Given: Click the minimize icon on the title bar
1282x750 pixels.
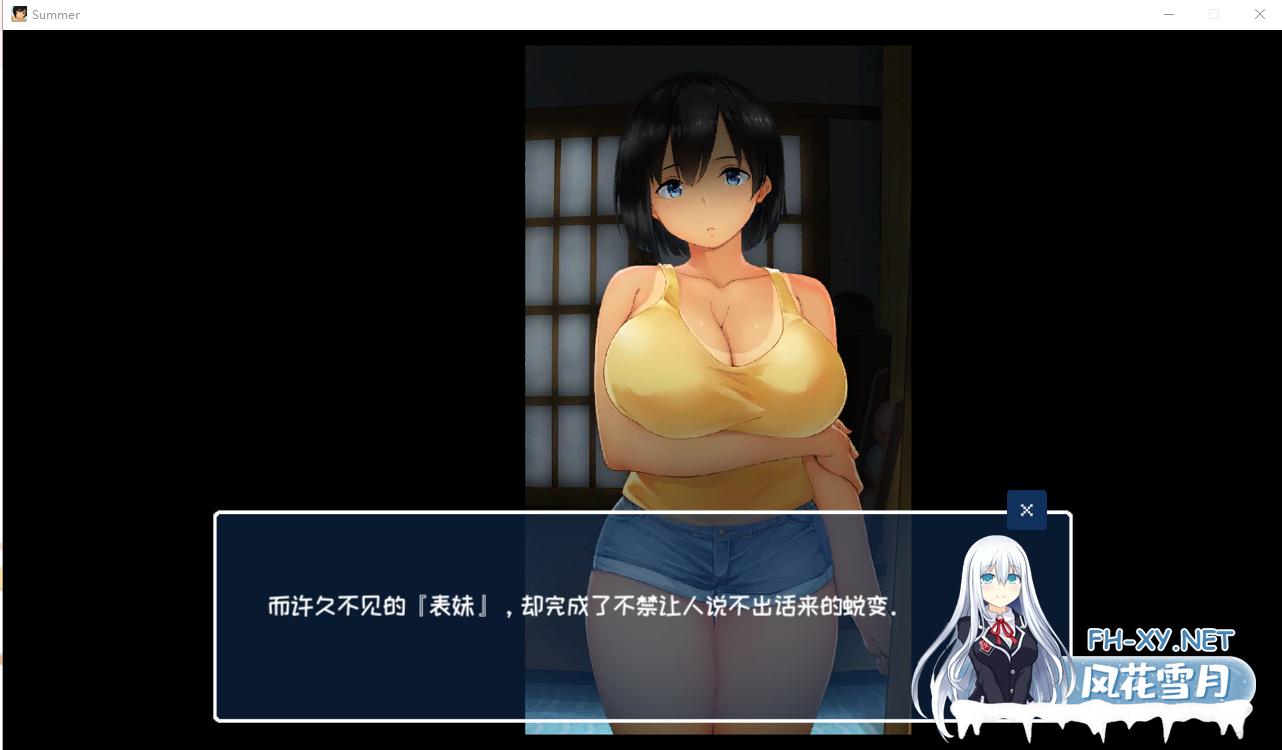Looking at the screenshot, I should 1168,14.
